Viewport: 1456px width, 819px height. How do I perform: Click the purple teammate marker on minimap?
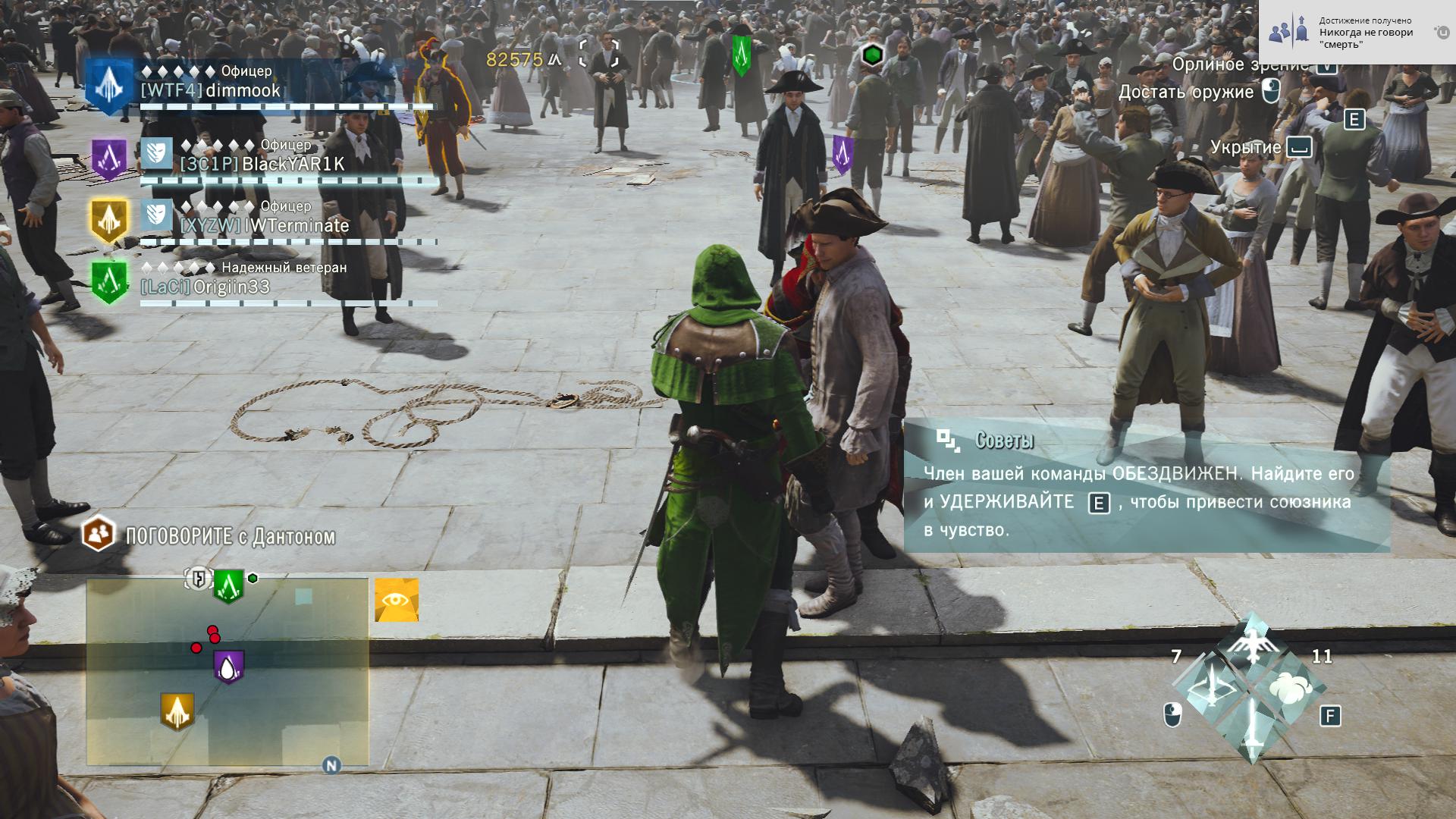[228, 667]
